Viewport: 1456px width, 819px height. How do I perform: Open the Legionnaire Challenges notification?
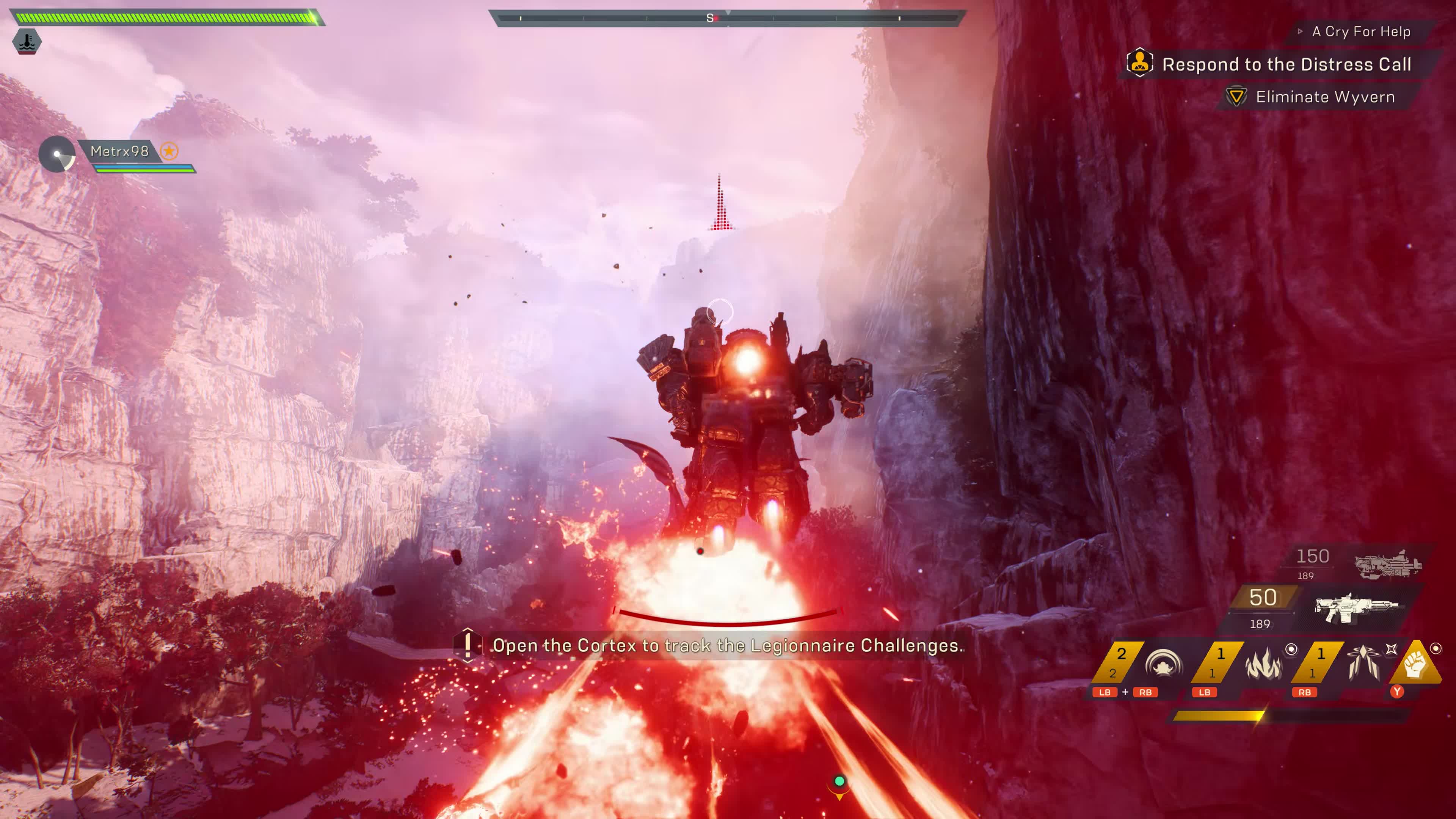click(x=727, y=645)
